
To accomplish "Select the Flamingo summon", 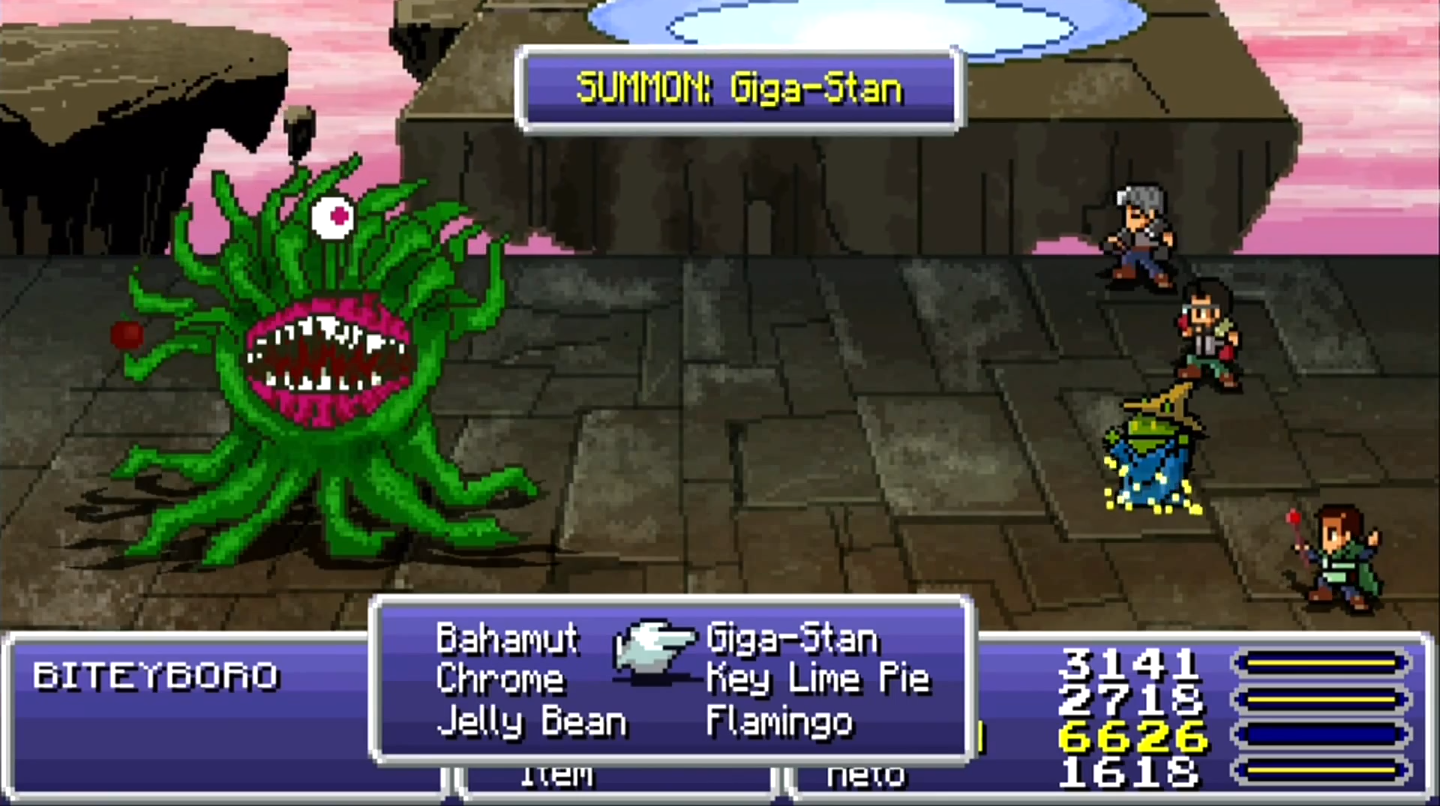I will [x=780, y=722].
